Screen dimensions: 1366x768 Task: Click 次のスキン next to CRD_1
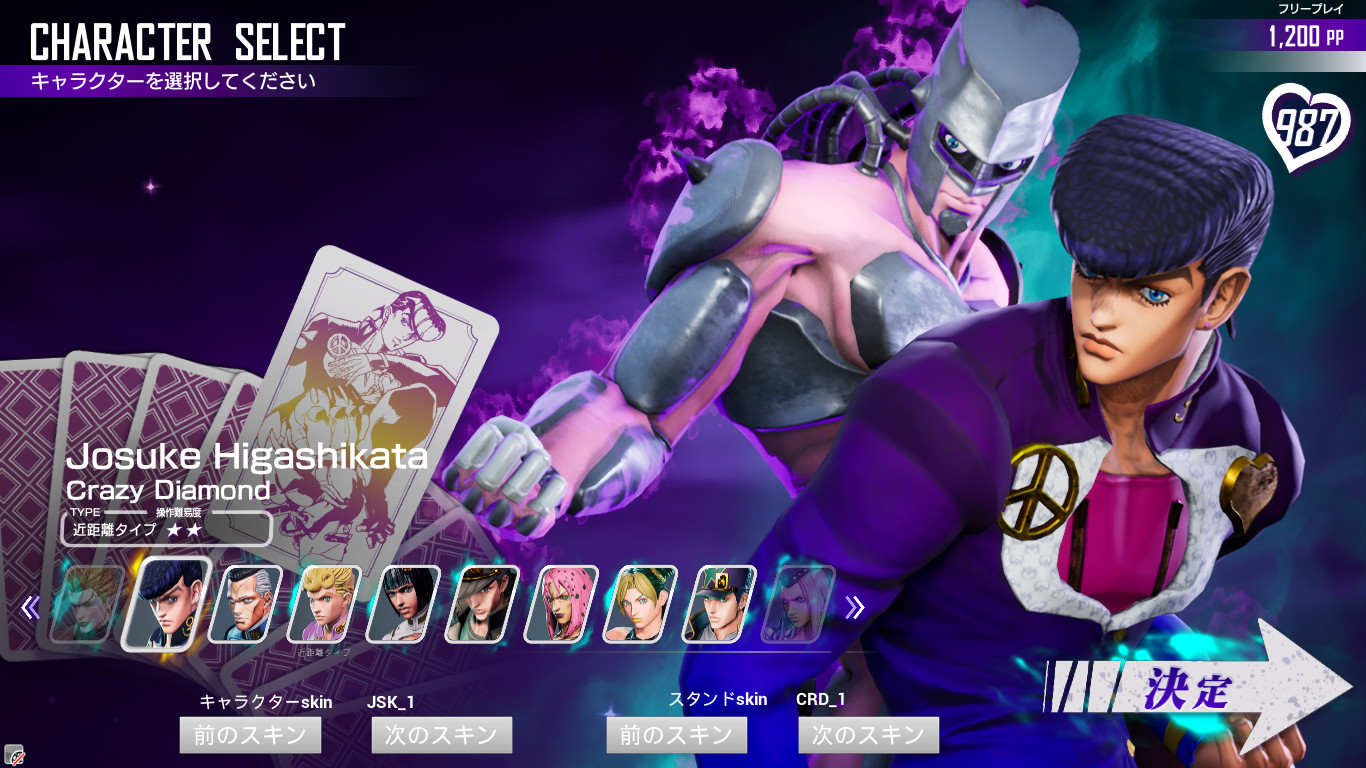[868, 735]
